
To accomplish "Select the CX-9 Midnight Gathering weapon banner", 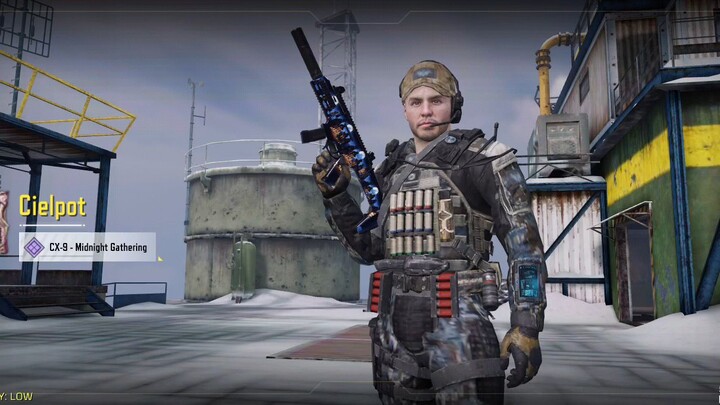I will (x=88, y=247).
